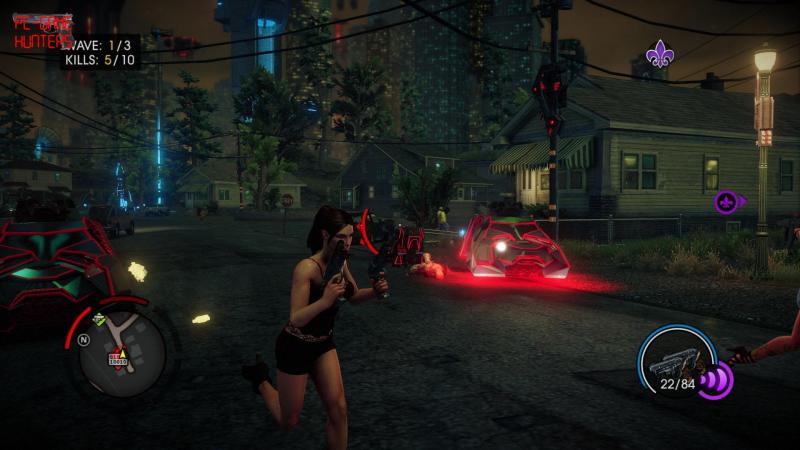Activate the purple sonic blast power icon

click(716, 381)
